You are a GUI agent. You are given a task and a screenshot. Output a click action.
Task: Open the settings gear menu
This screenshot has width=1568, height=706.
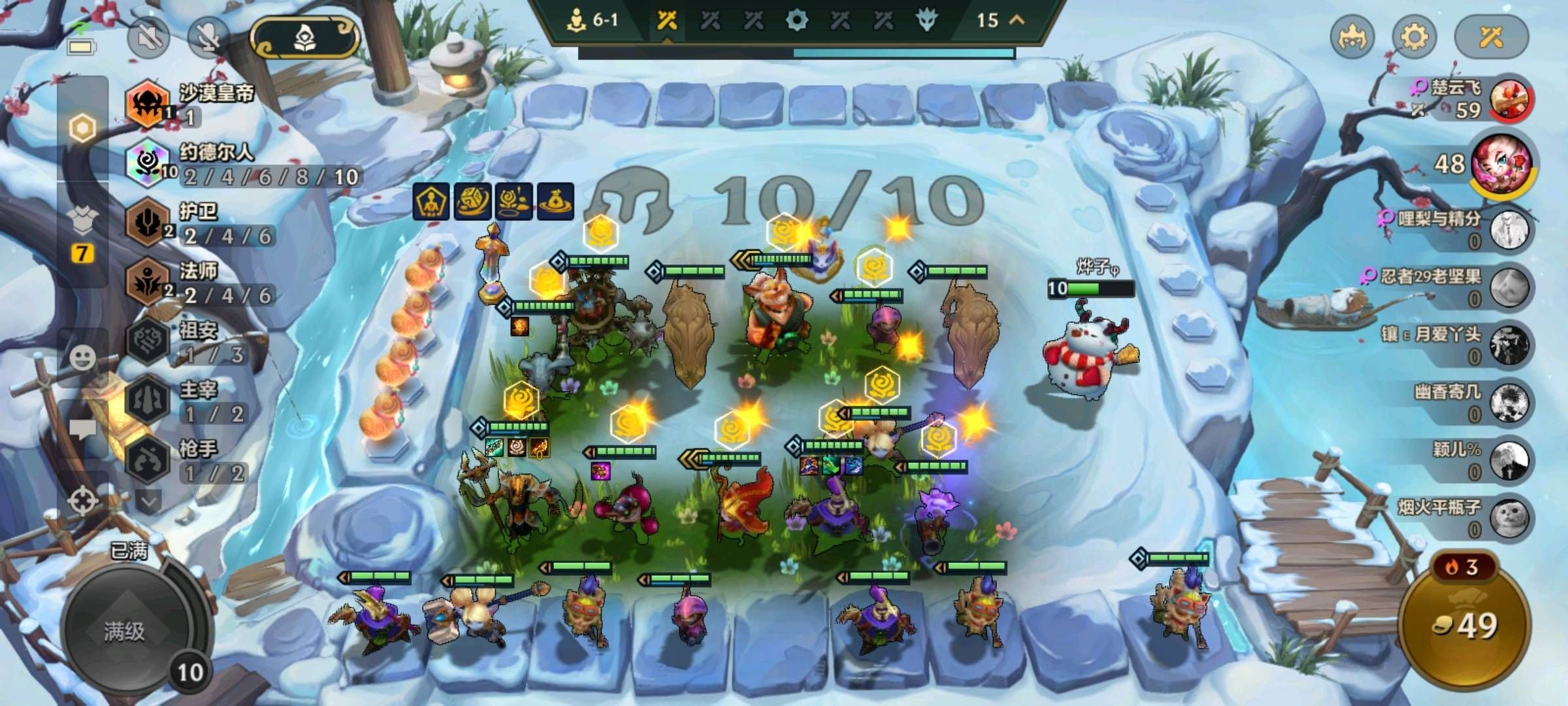point(1414,37)
